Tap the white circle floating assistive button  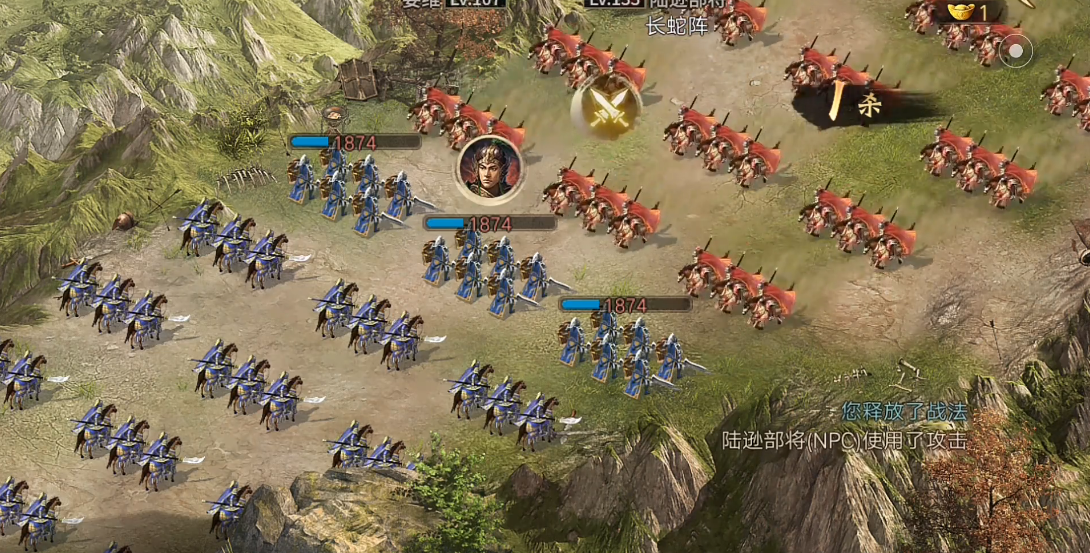click(1016, 50)
